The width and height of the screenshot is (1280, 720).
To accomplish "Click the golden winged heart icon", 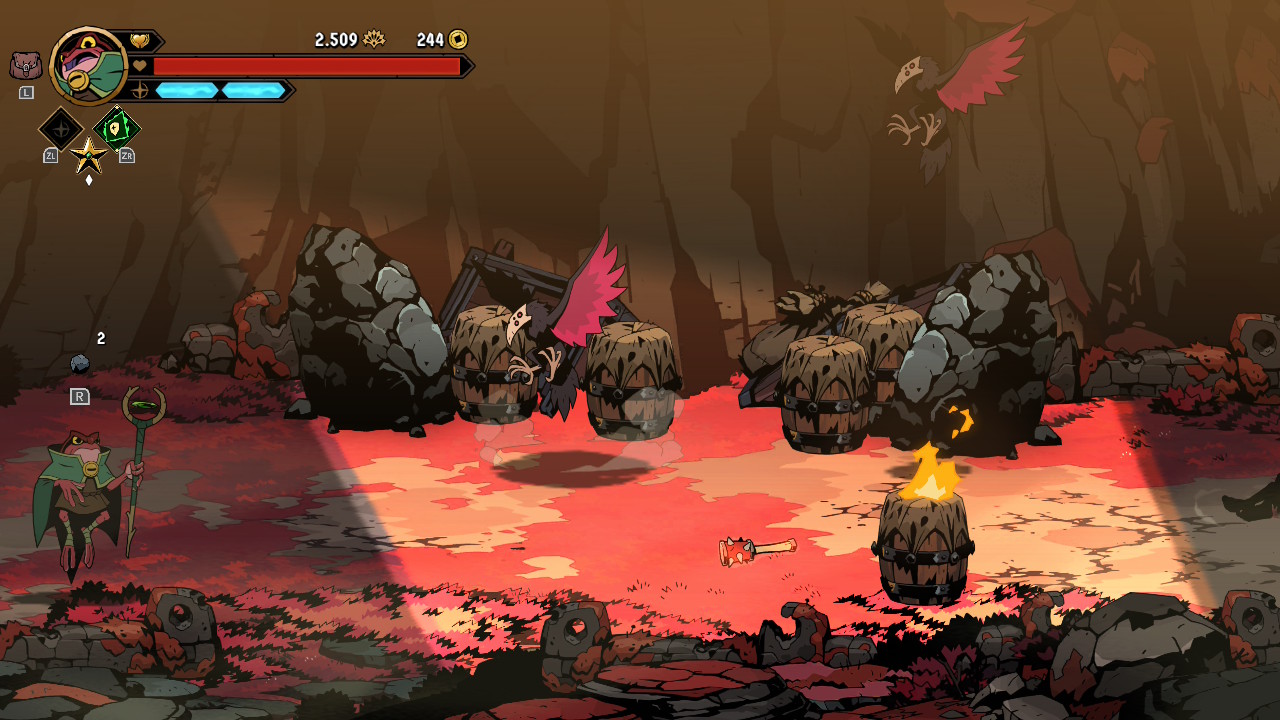I will [x=139, y=41].
